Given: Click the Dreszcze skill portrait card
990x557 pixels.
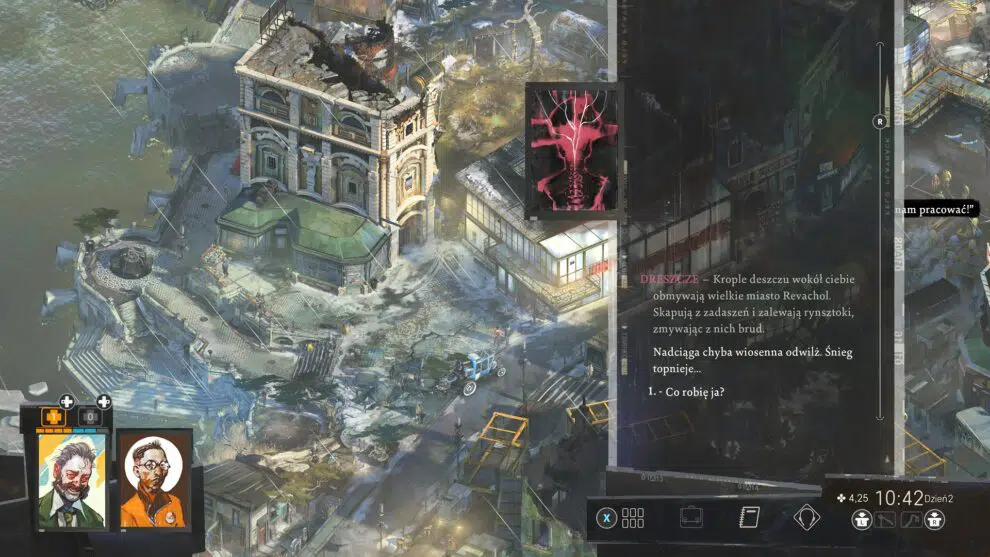Looking at the screenshot, I should pos(574,150).
